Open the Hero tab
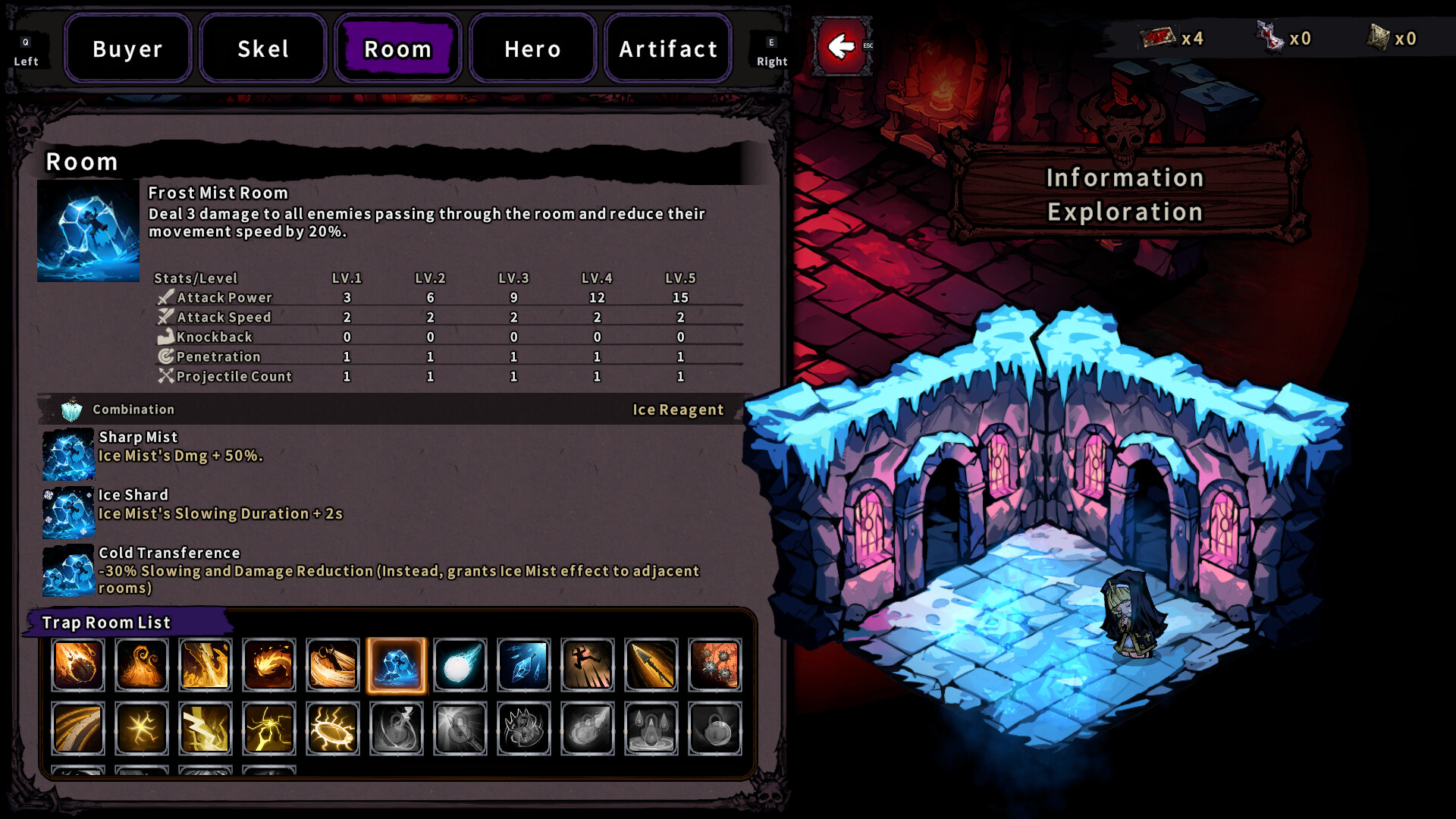Viewport: 1456px width, 819px height. coord(532,49)
